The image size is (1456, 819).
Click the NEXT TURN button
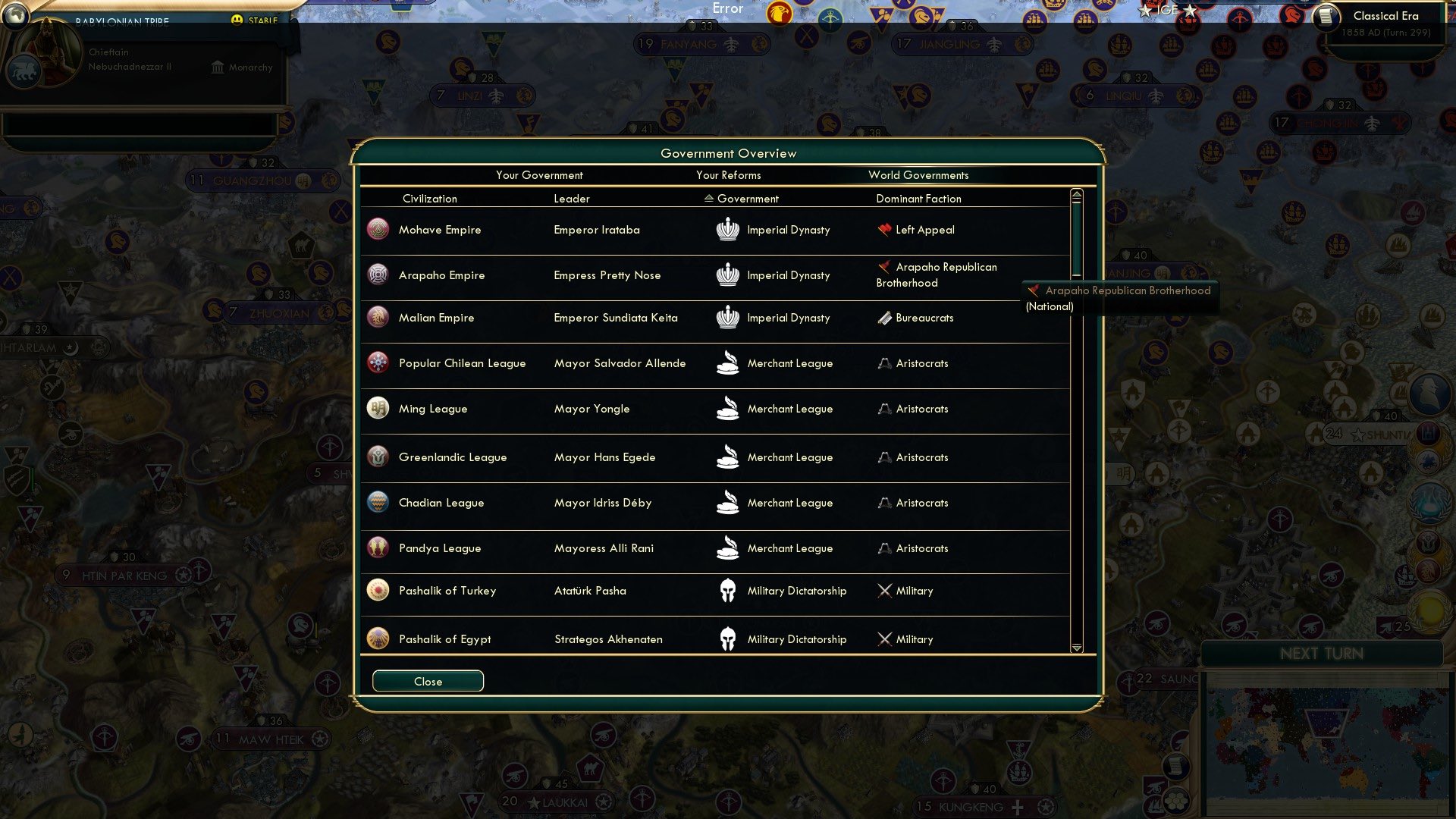coord(1322,654)
